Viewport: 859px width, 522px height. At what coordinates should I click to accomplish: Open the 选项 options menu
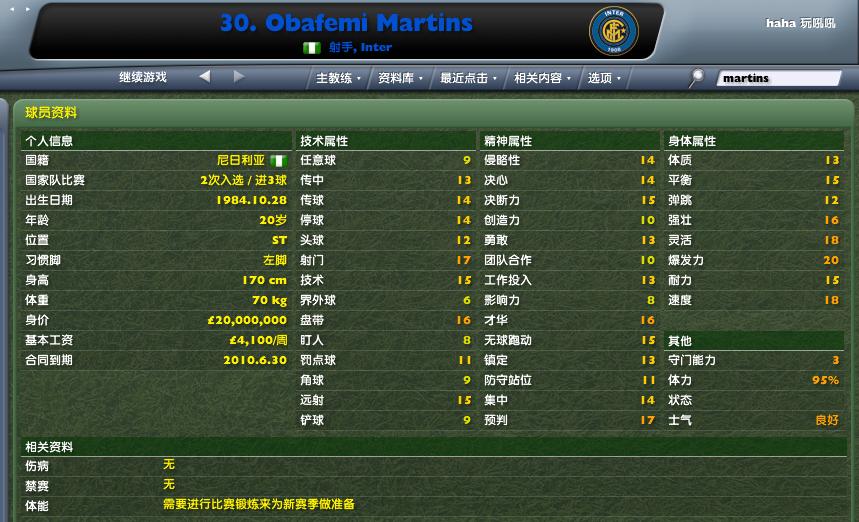(603, 78)
